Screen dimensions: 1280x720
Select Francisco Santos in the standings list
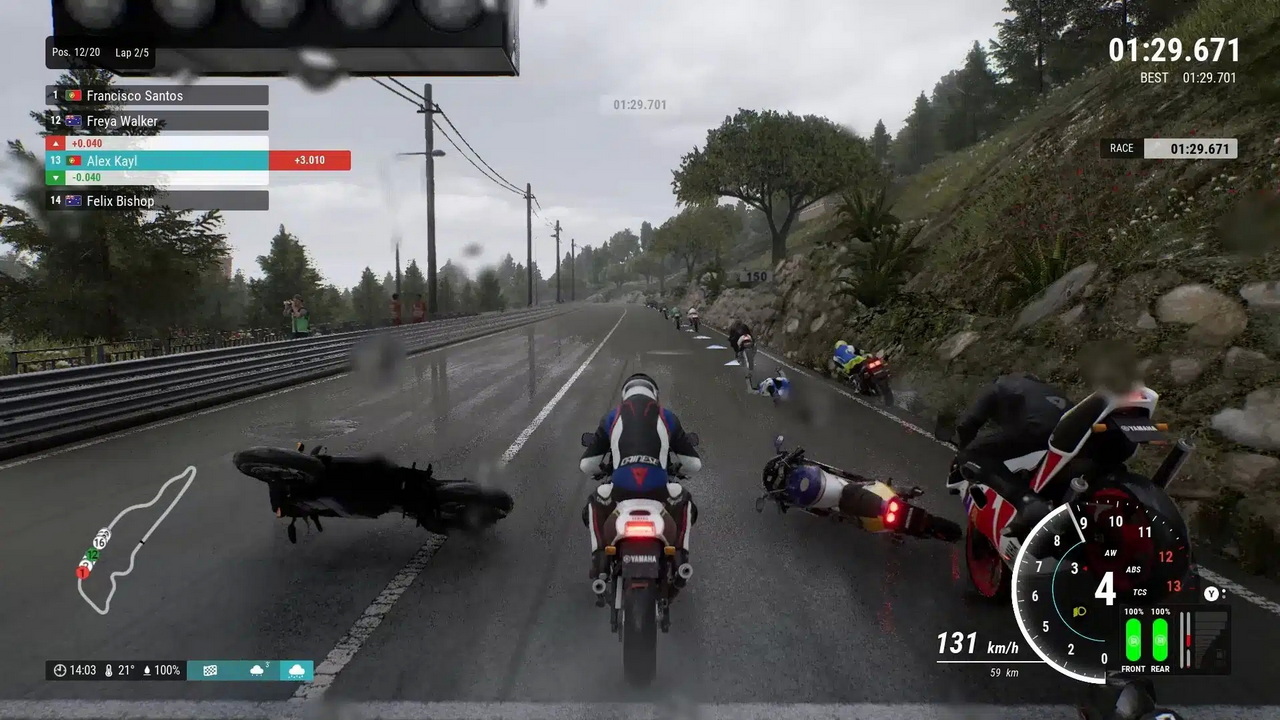tap(157, 96)
